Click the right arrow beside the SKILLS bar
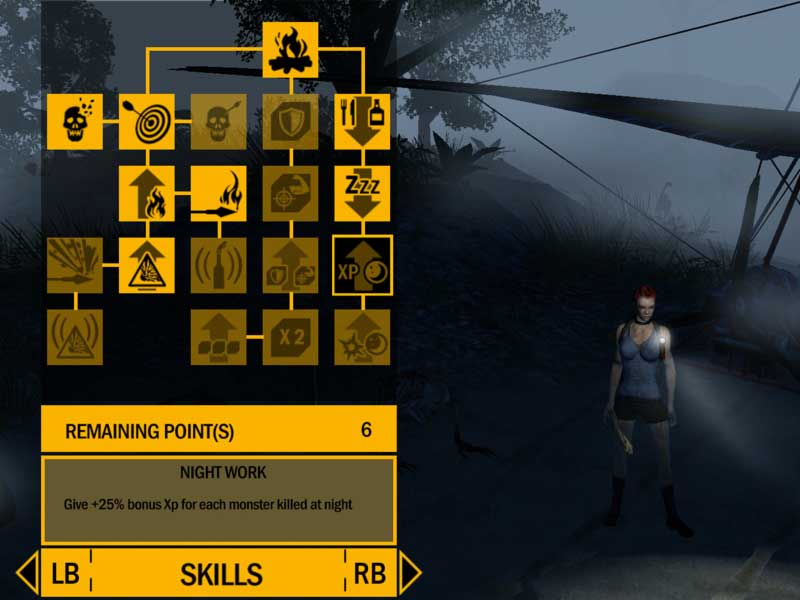This screenshot has height=600, width=800. tap(410, 573)
